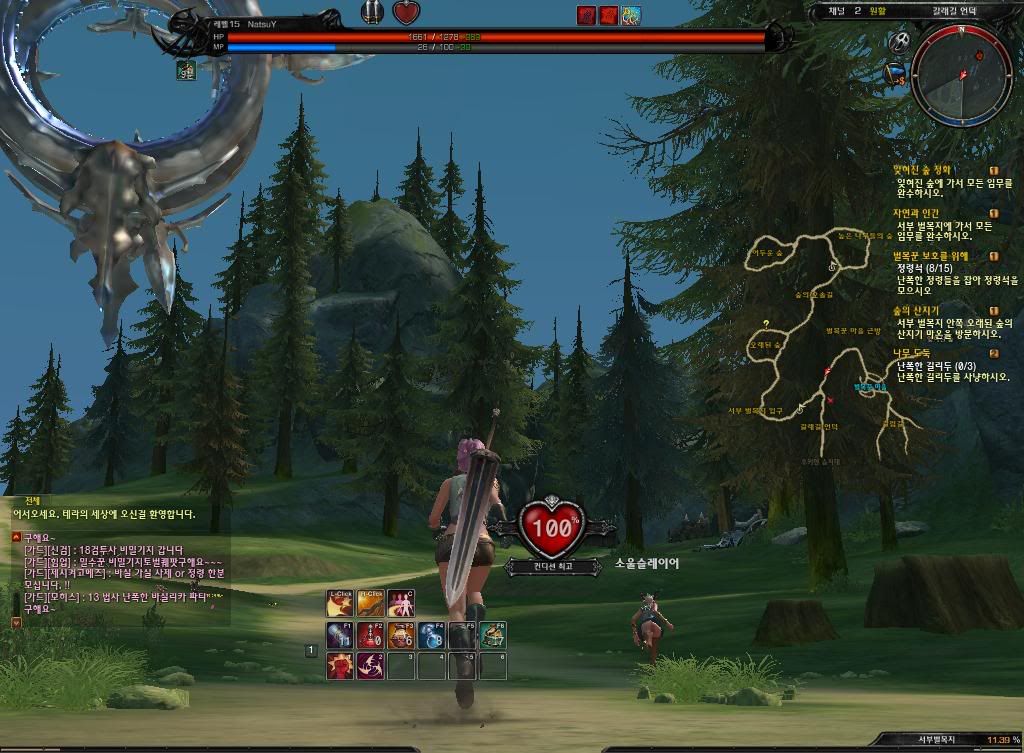Image resolution: width=1024 pixels, height=753 pixels.
Task: Use the F3 orange potion slot
Action: (401, 635)
